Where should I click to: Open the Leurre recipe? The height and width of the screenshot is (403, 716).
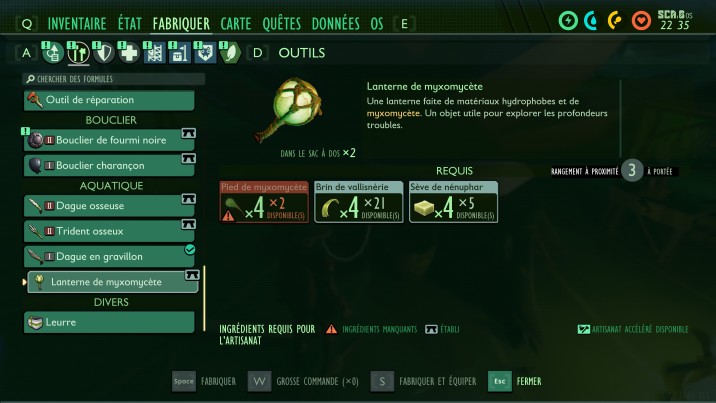(110, 322)
